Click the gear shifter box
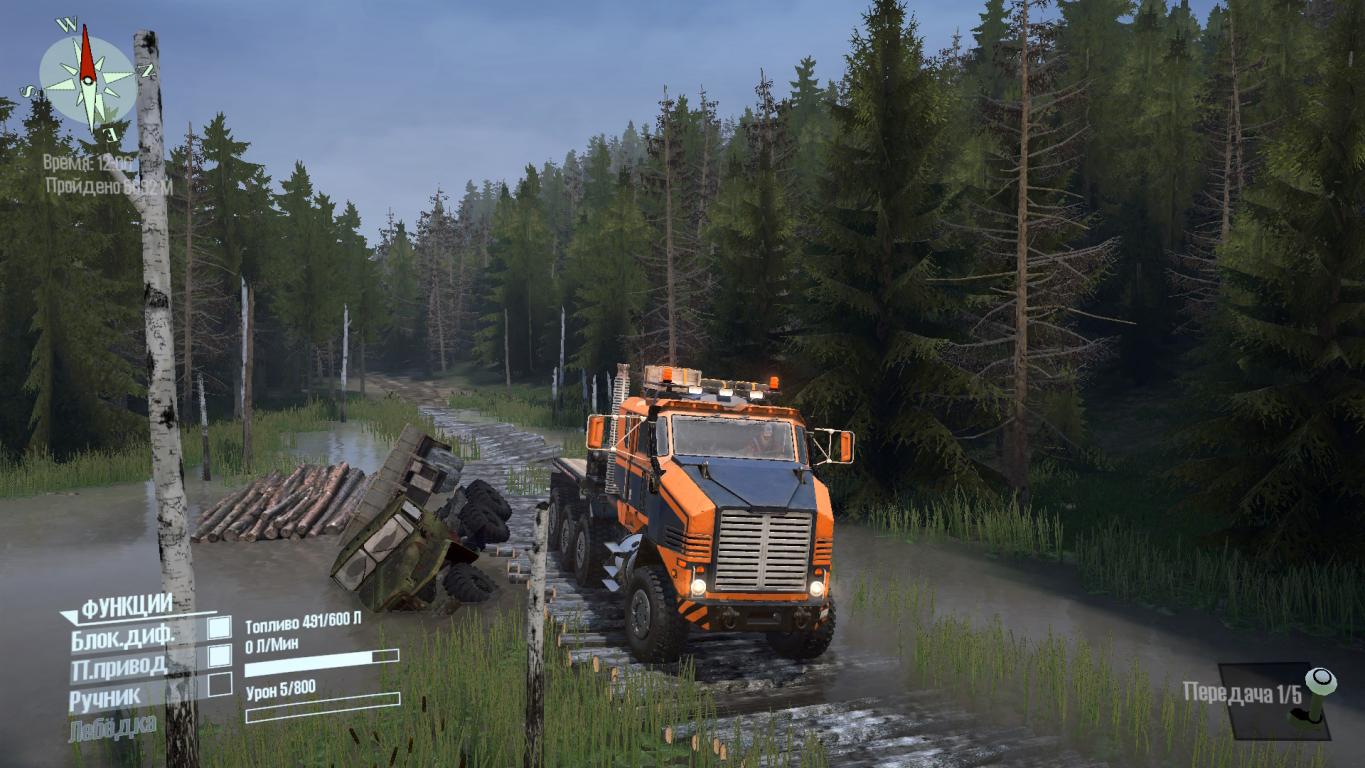 pos(1274,700)
